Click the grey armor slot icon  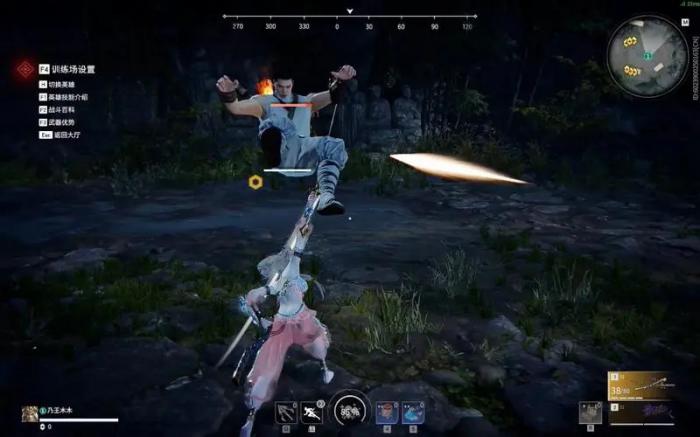(590, 411)
